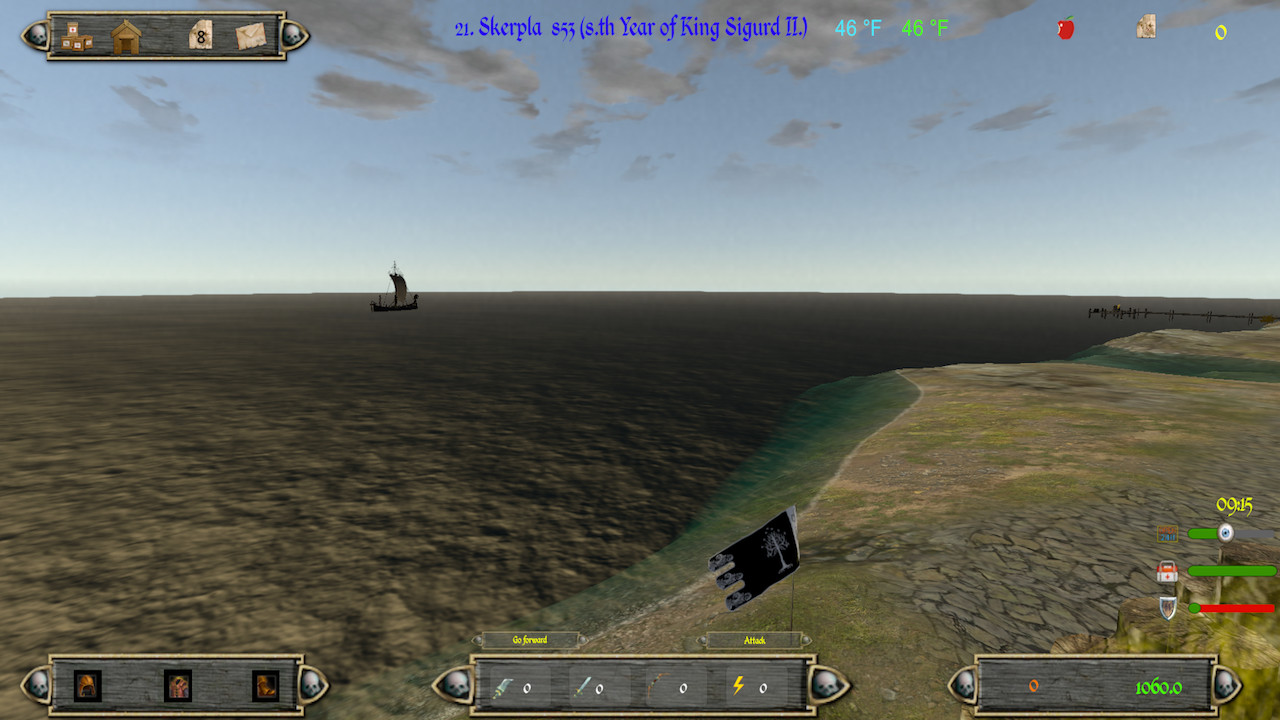This screenshot has height=720, width=1280.
Task: Open the trade goods crates panel
Action: 76,36
